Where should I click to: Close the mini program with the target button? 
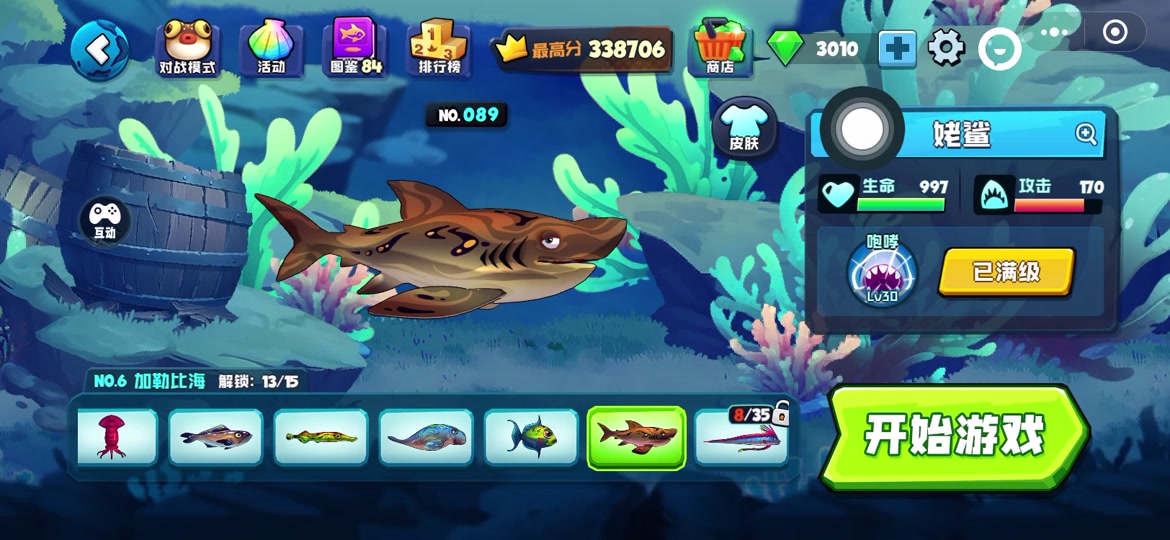1115,32
